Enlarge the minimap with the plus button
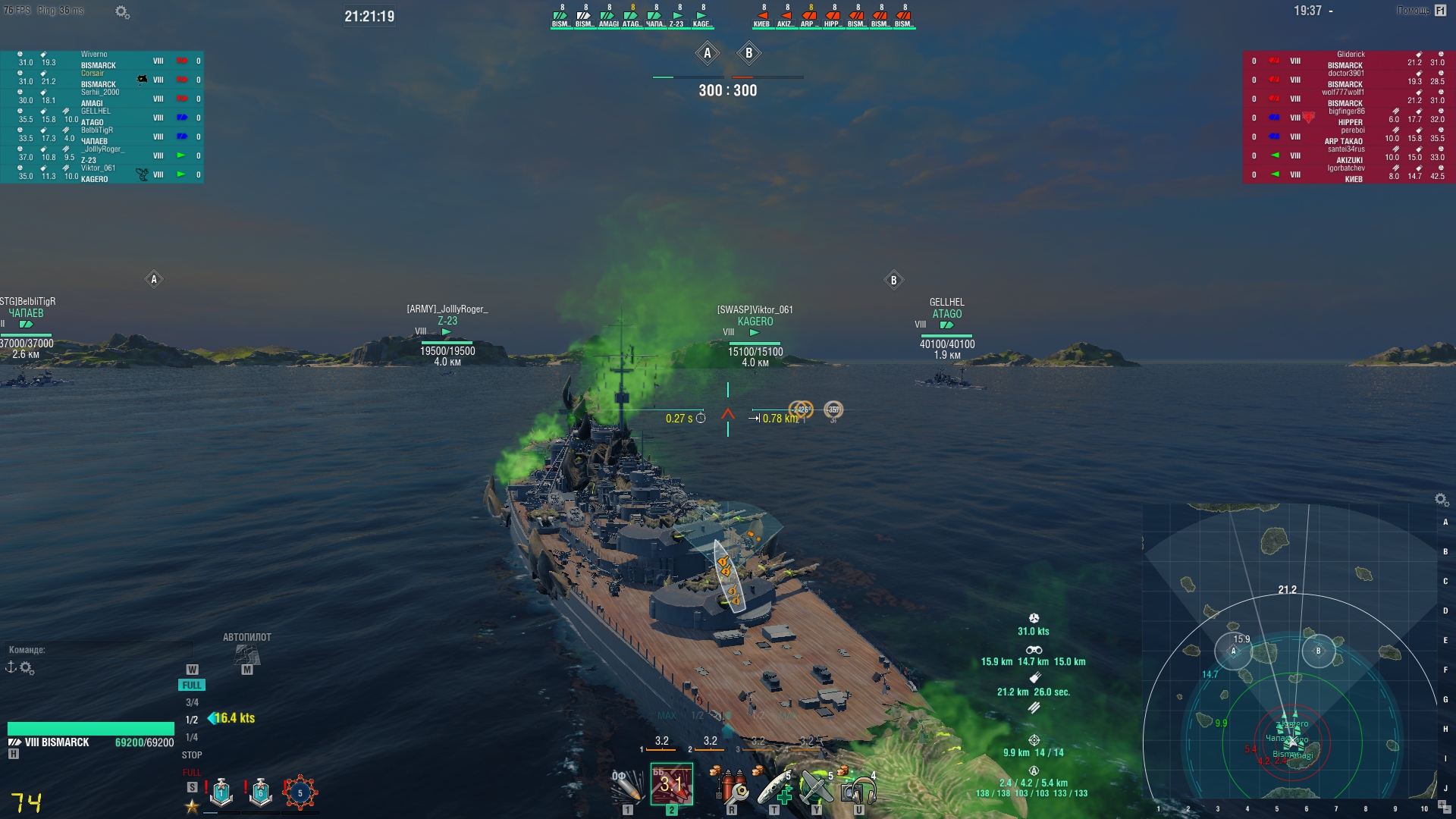Viewport: 1456px width, 819px height. coord(1442,803)
